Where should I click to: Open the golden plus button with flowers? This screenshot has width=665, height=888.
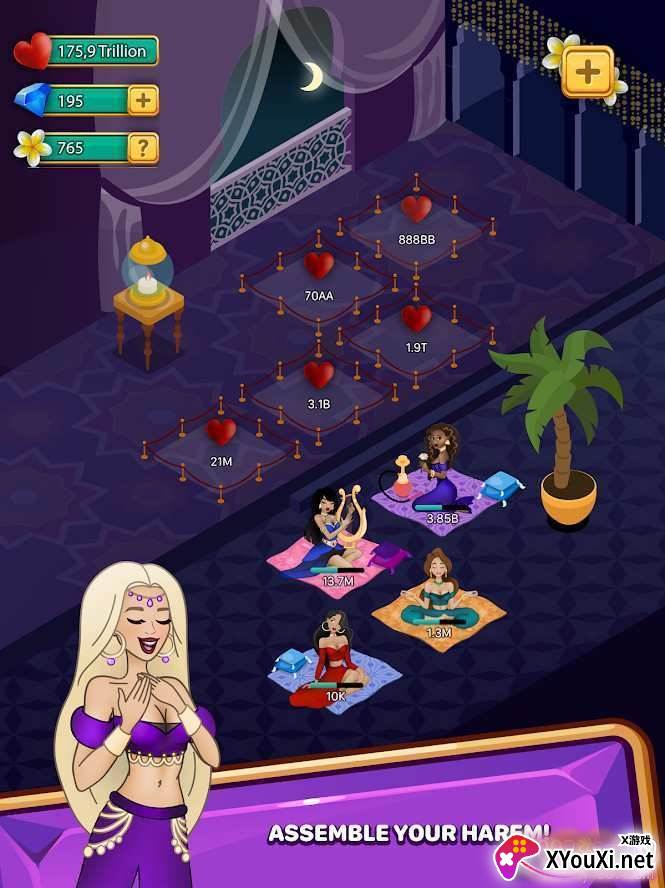click(x=588, y=71)
